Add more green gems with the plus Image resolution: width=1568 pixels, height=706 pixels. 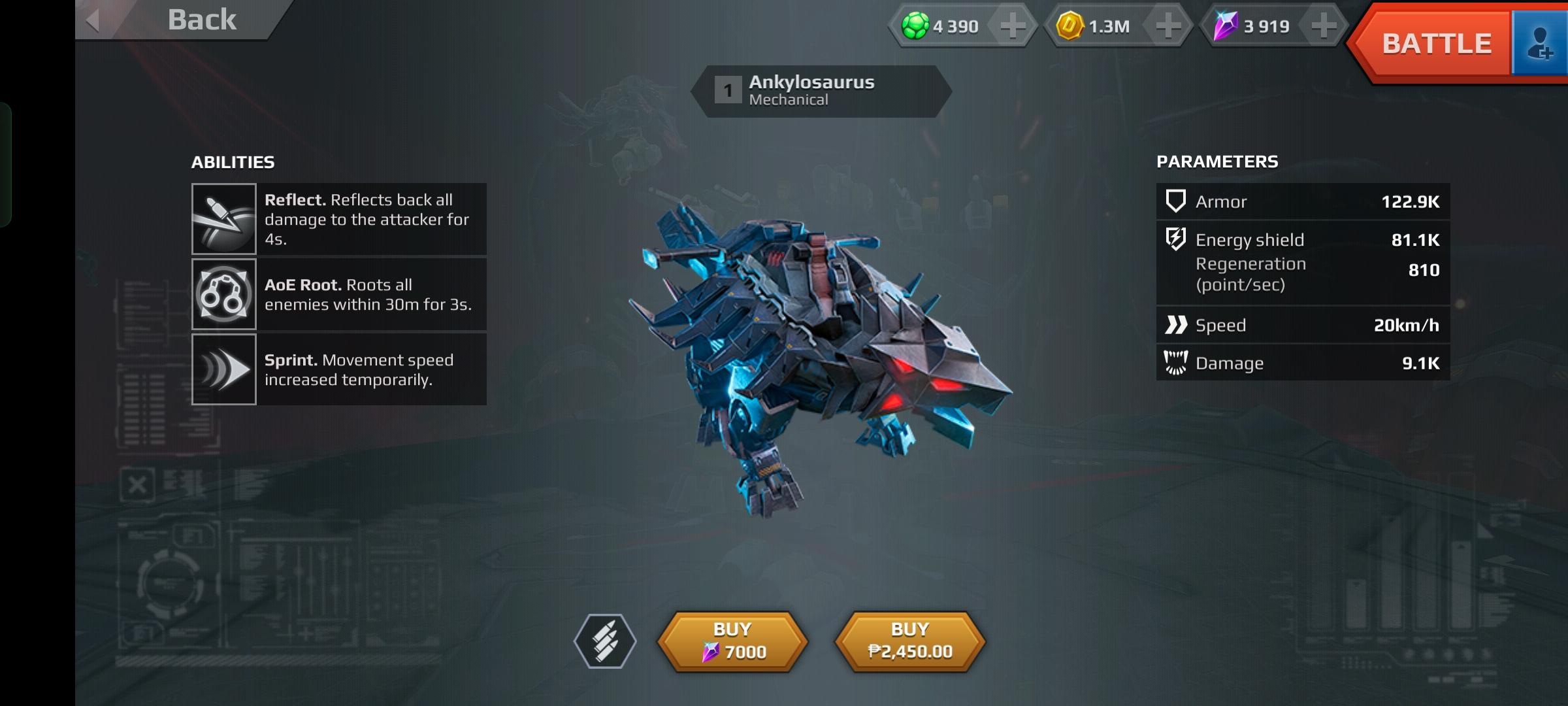click(1012, 26)
